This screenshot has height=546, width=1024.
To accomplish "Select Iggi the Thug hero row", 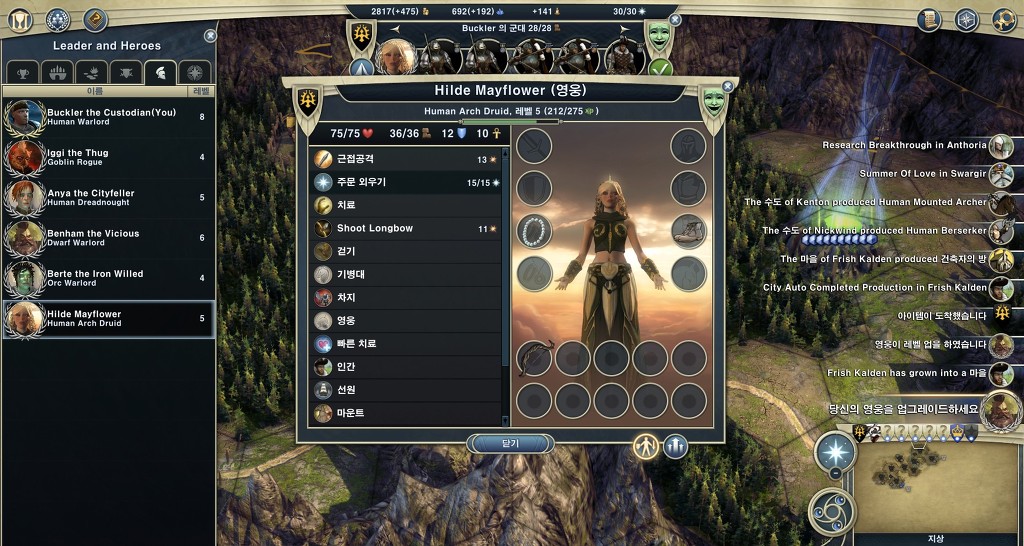I will click(108, 158).
